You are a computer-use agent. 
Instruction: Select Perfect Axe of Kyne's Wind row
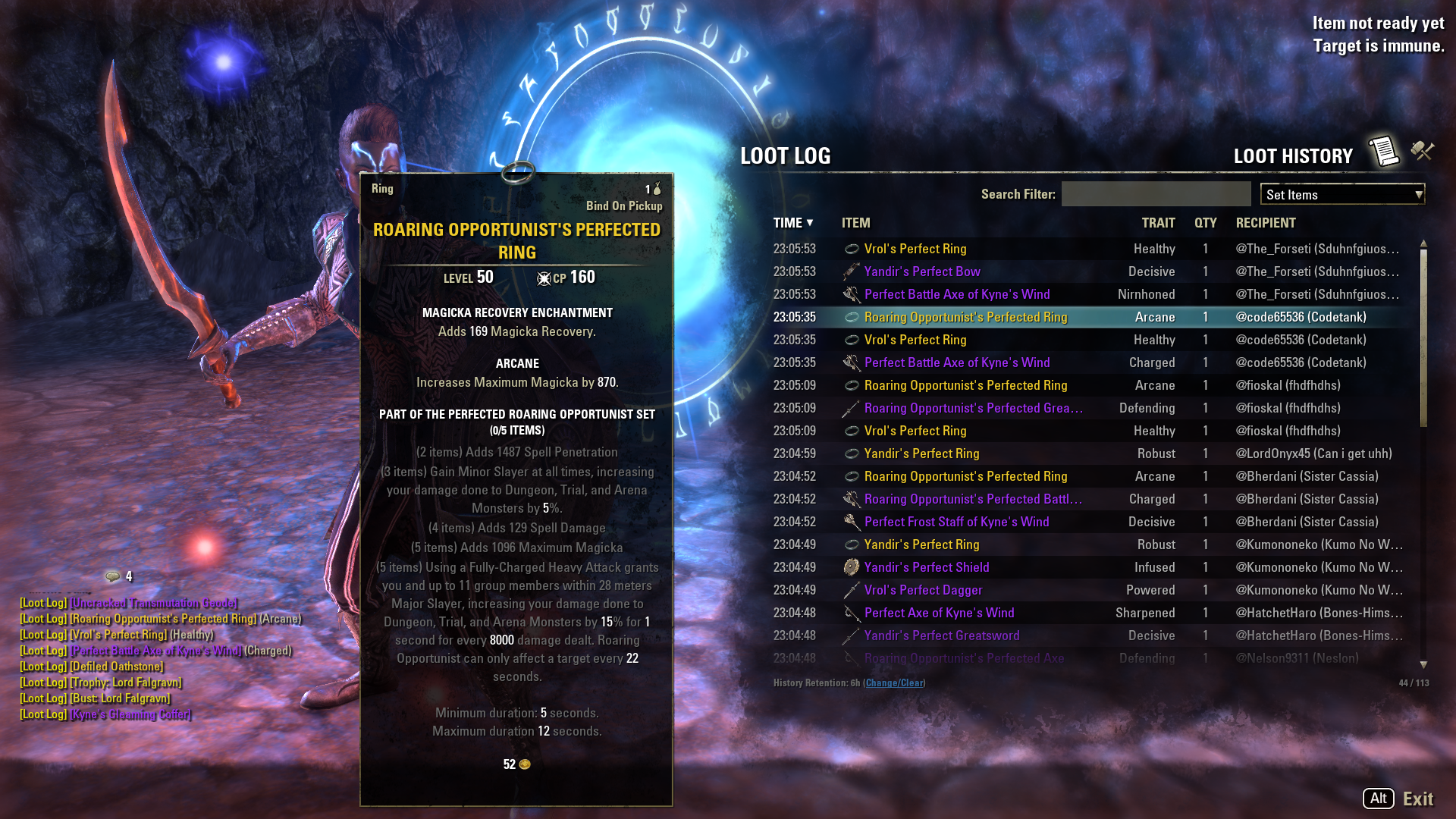tap(939, 613)
